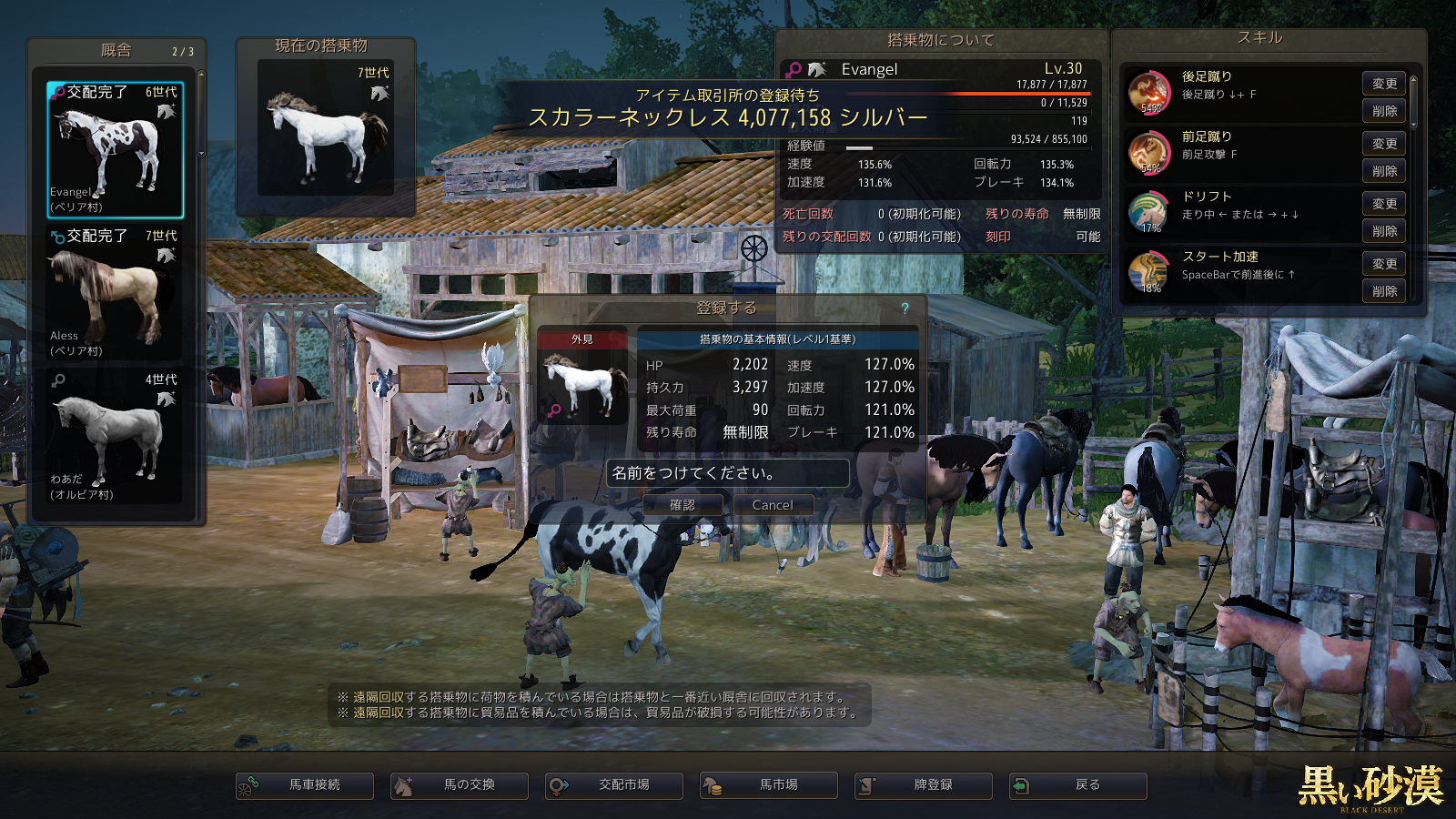This screenshot has width=1456, height=819.
Task: Cancel the mount registration dialog
Action: point(773,505)
